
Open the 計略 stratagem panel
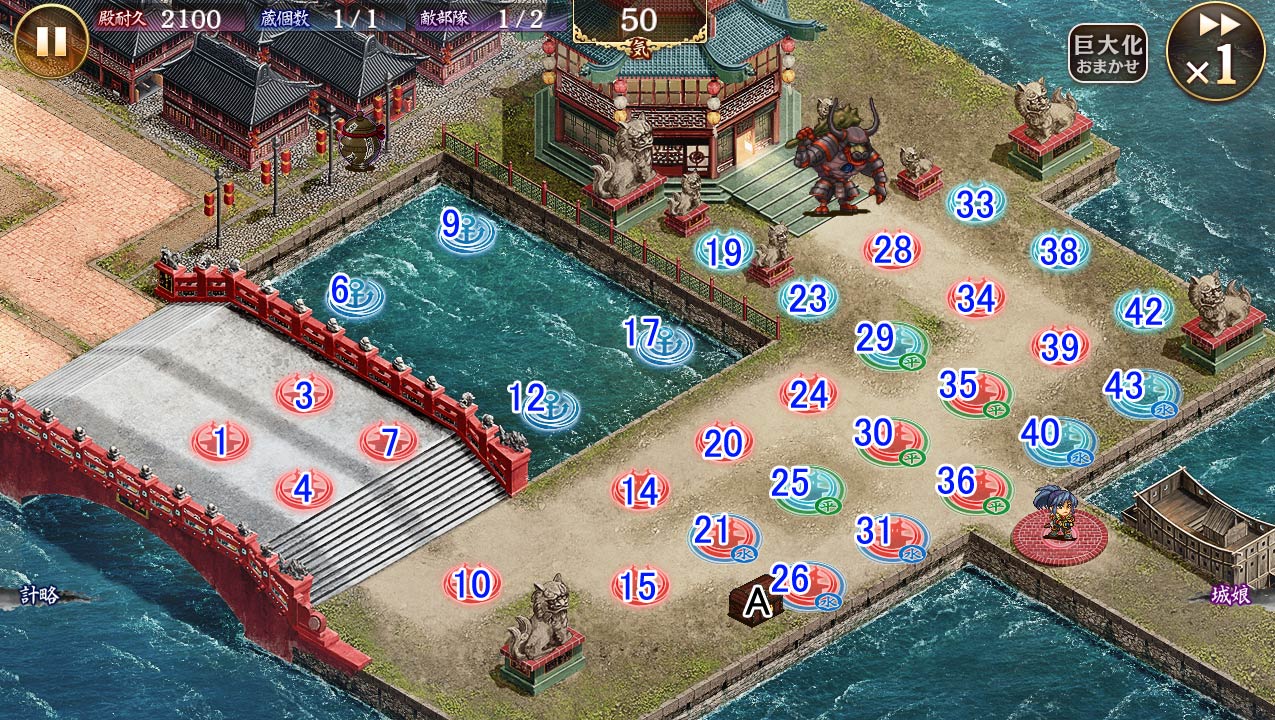pos(40,595)
